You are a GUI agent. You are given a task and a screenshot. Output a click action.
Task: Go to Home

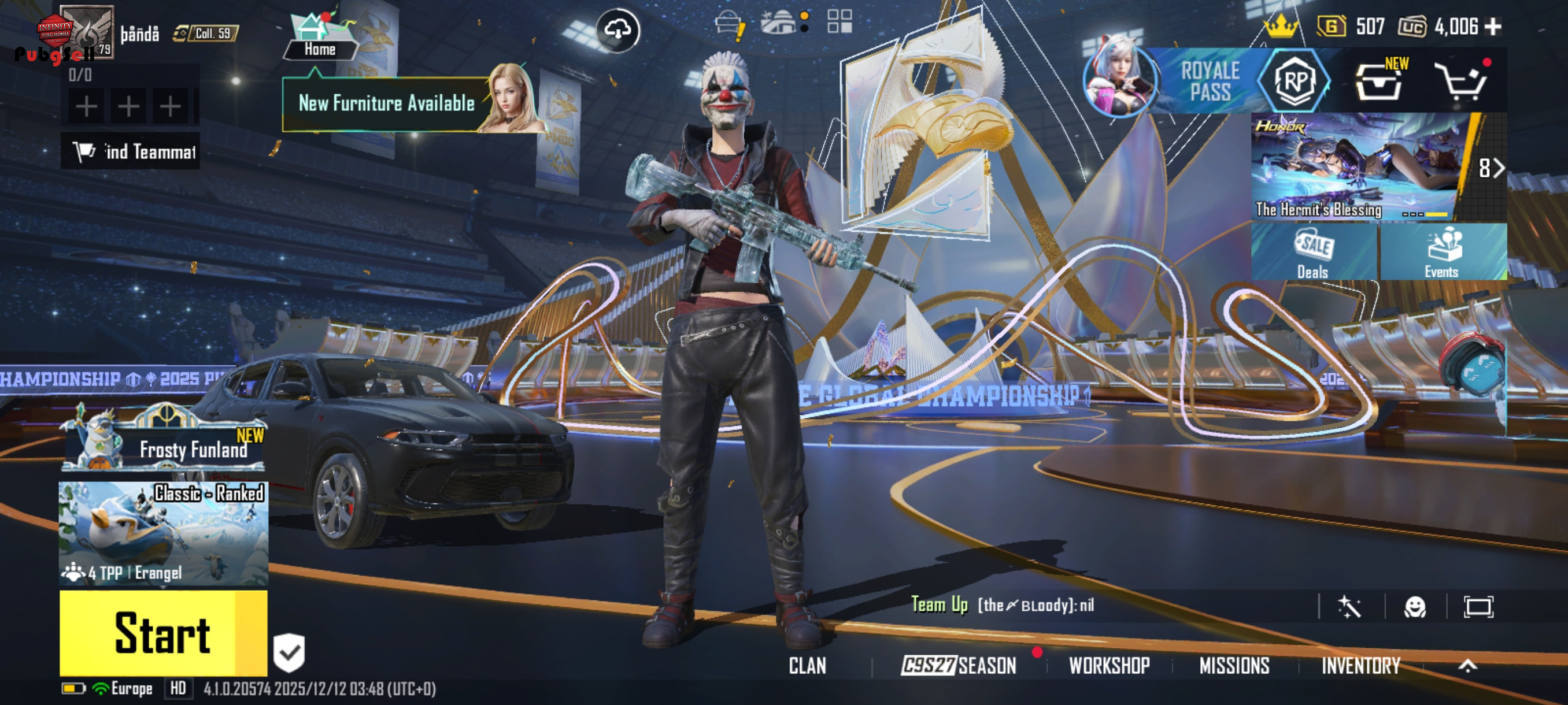320,38
